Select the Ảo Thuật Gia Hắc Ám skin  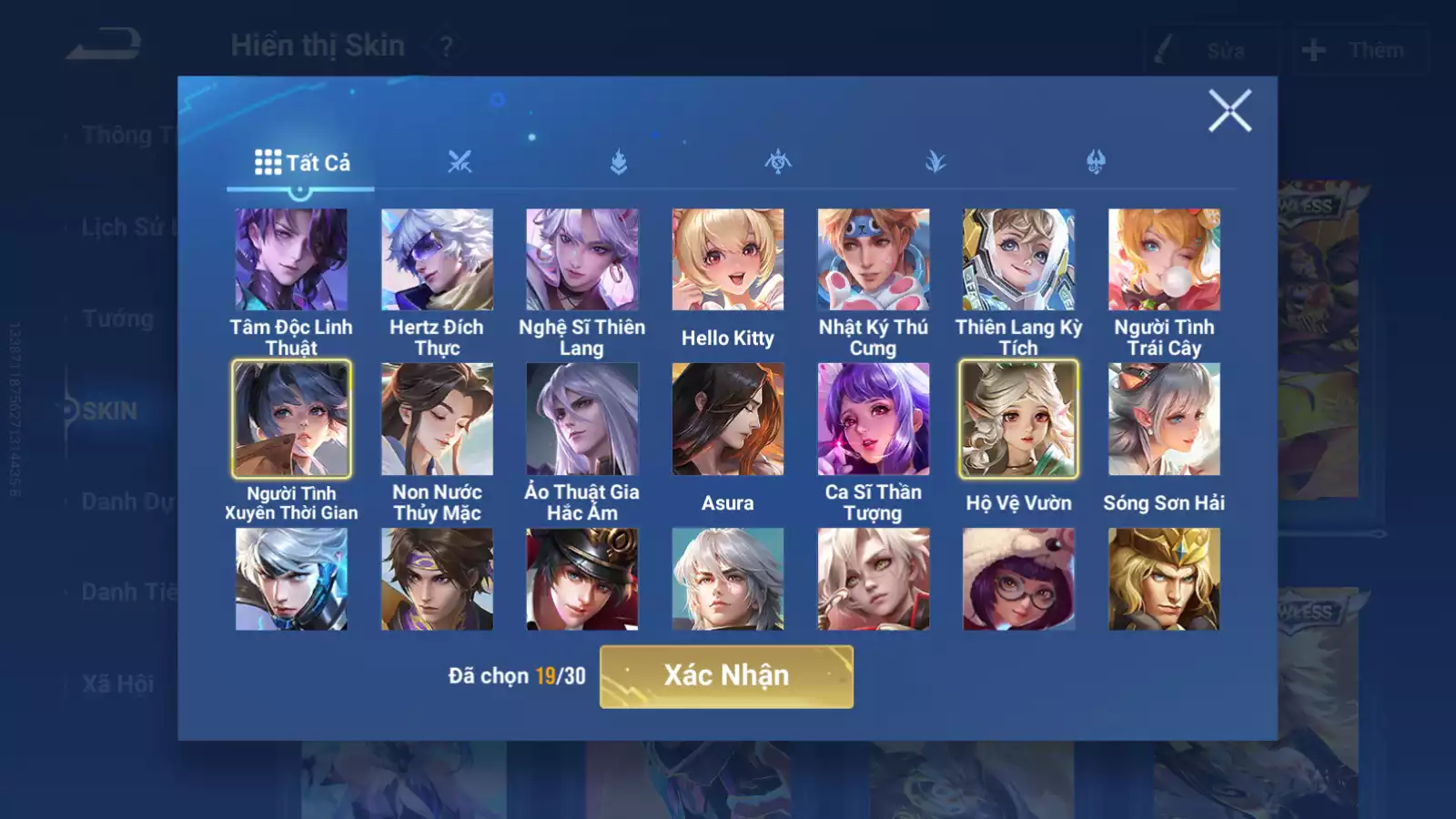coord(582,420)
